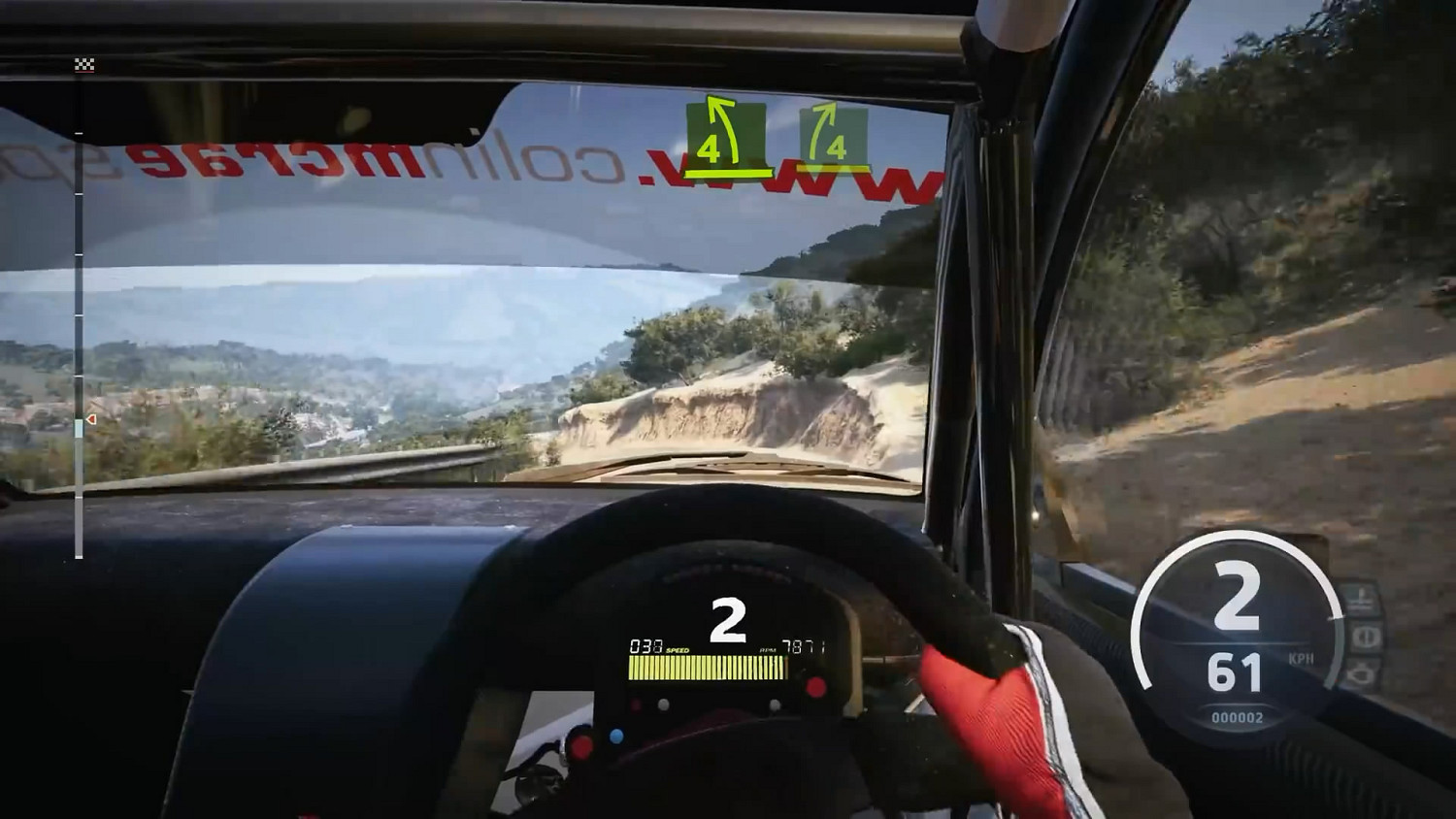Toggle the red button right of the dash display
The width and height of the screenshot is (1456, 819).
click(x=816, y=685)
